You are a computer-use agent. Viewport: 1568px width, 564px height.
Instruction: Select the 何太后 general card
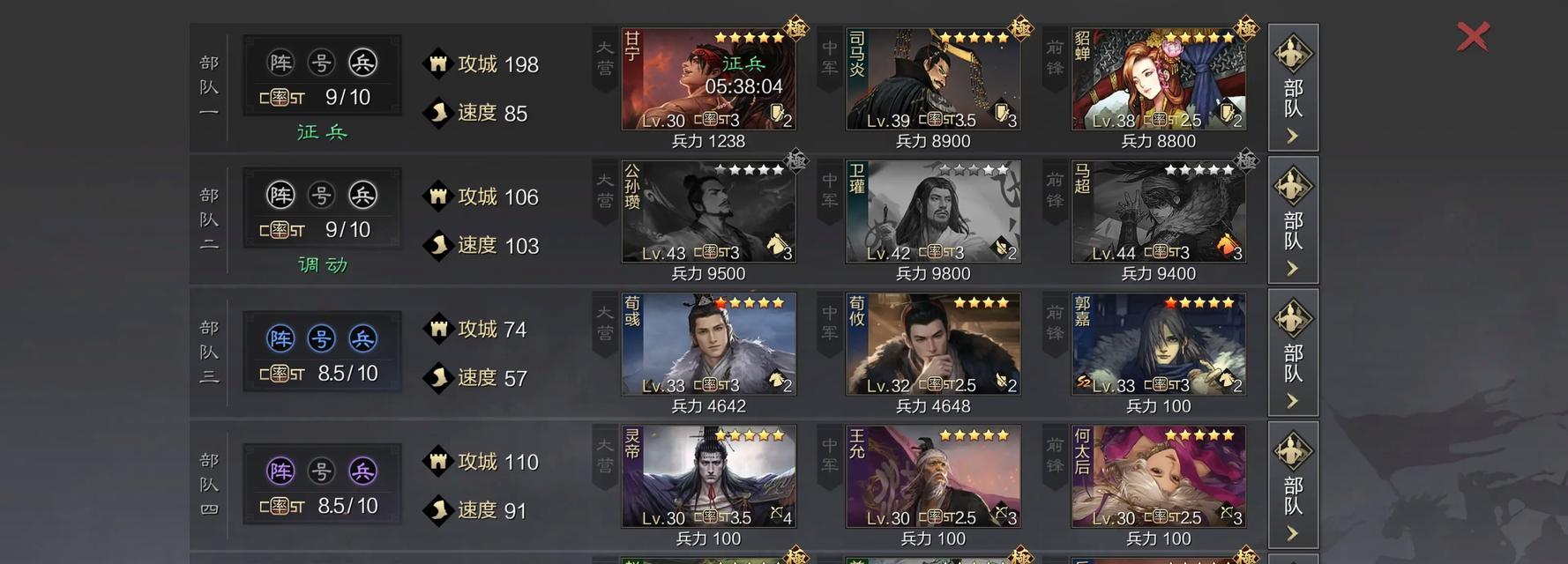tap(1158, 477)
